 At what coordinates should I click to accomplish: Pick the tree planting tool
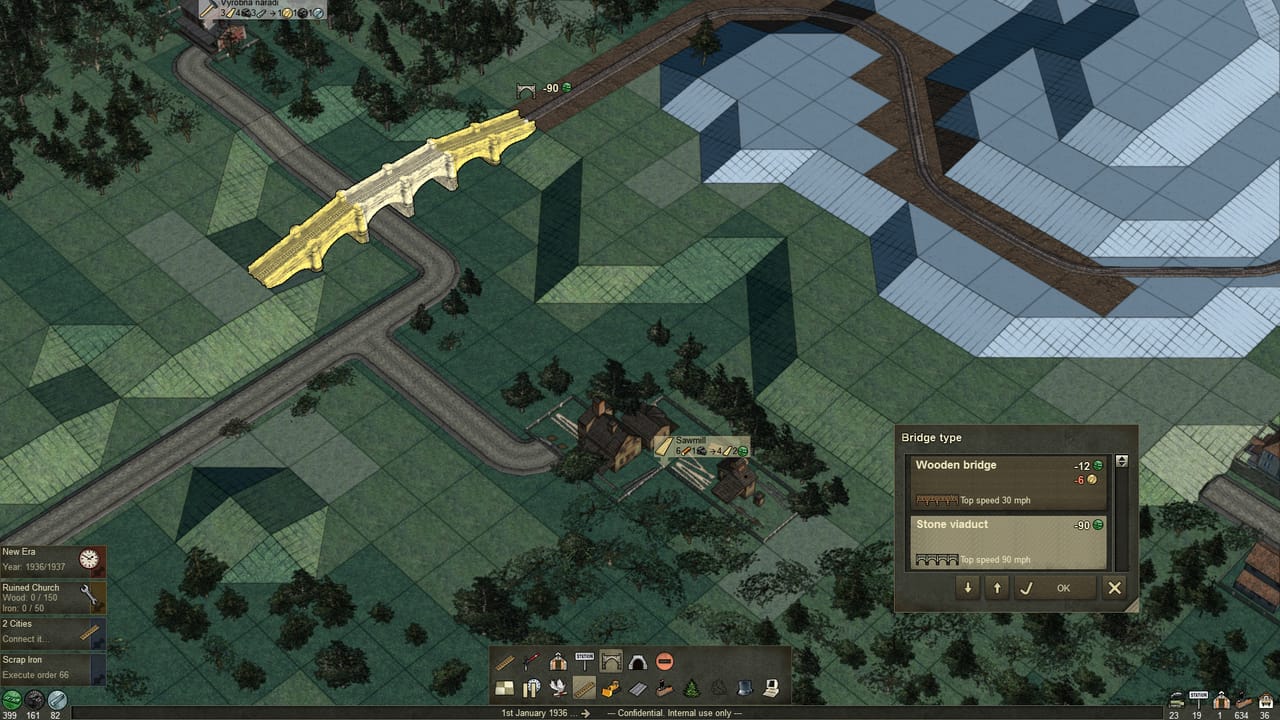(690, 688)
